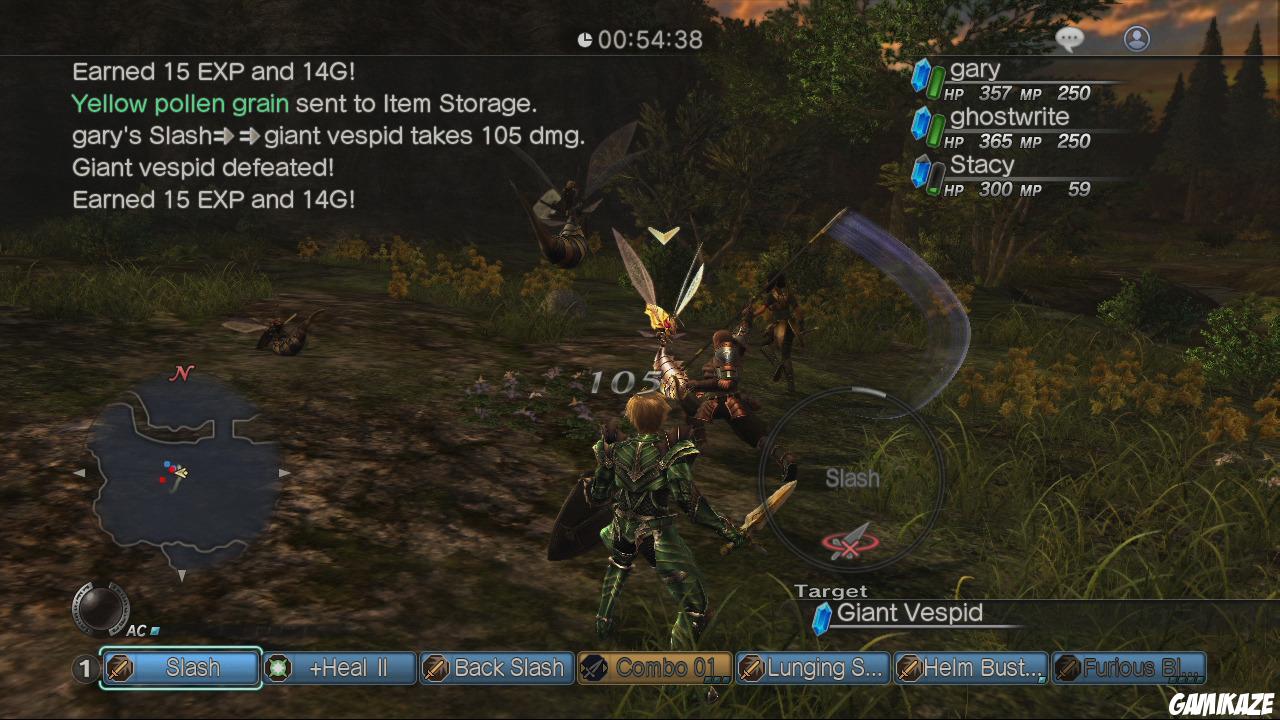This screenshot has height=720, width=1280.
Task: Click the Slash command wheel label
Action: tap(852, 480)
